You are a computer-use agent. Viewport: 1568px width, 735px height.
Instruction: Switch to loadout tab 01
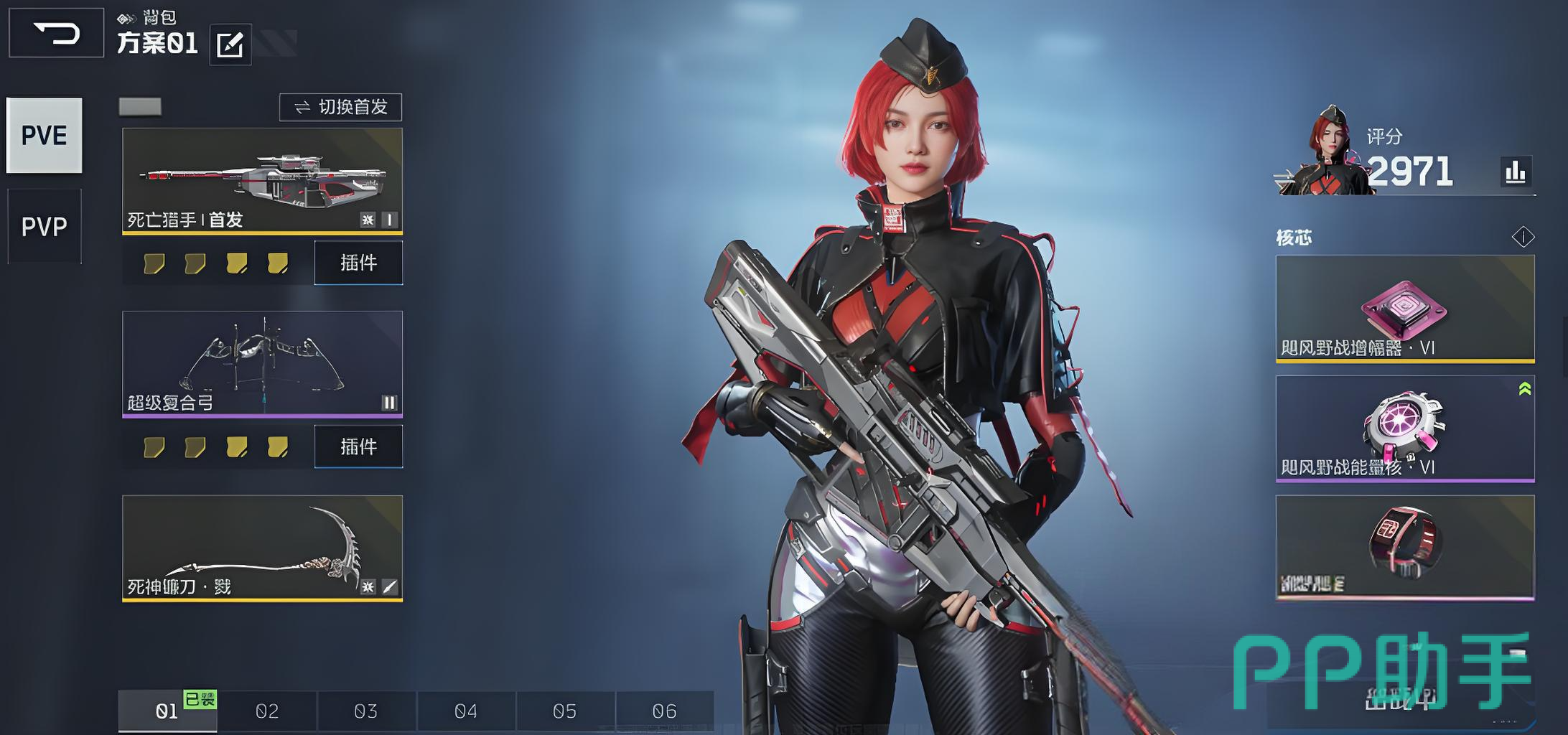[167, 711]
